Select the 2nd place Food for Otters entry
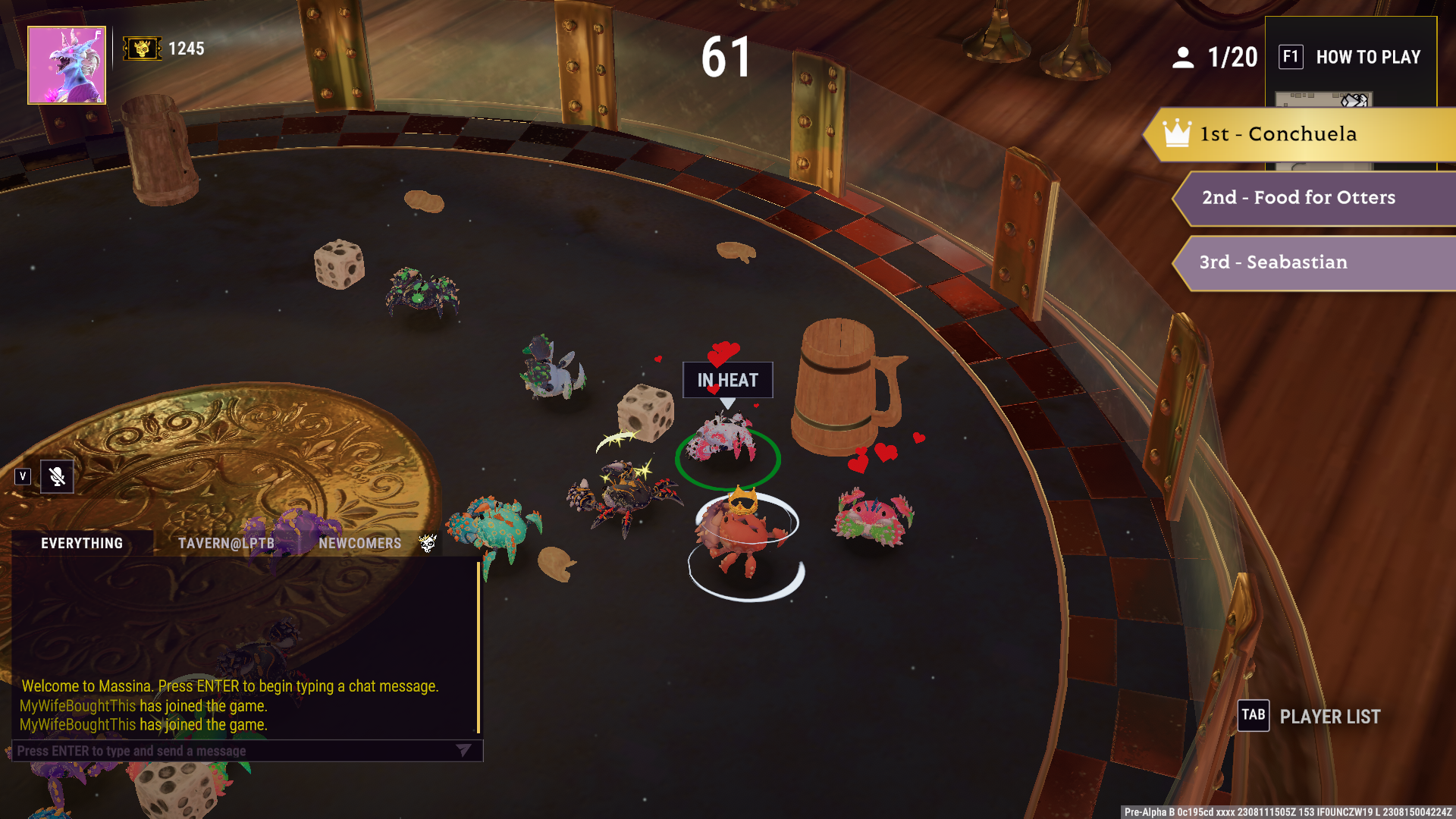This screenshot has height=819, width=1456. [x=1312, y=198]
